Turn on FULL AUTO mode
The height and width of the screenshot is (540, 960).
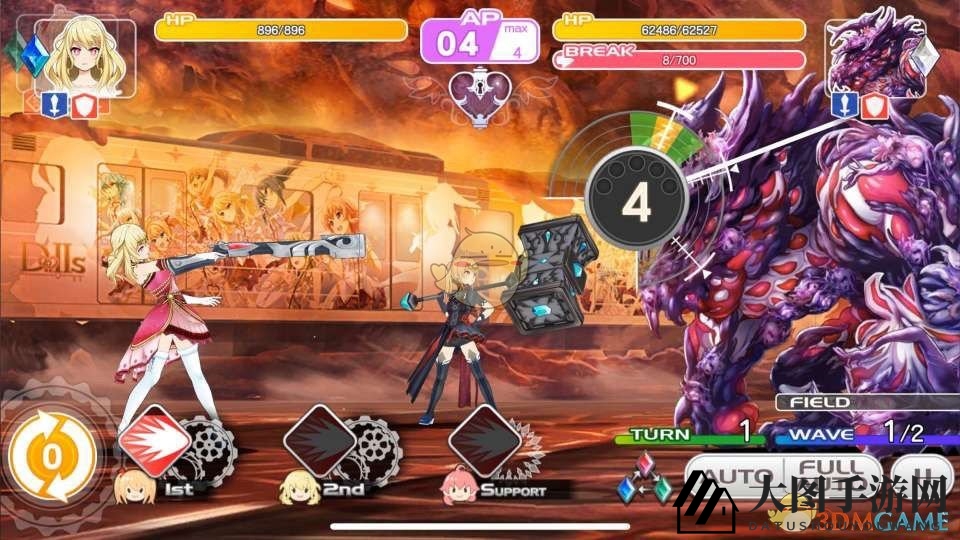click(x=832, y=475)
